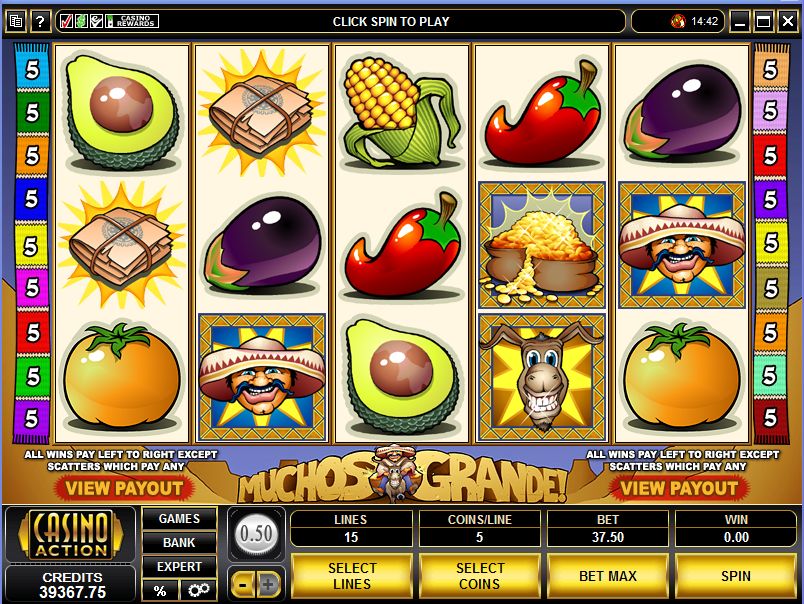Open the left View Payout table
804x604 pixels.
tap(124, 488)
